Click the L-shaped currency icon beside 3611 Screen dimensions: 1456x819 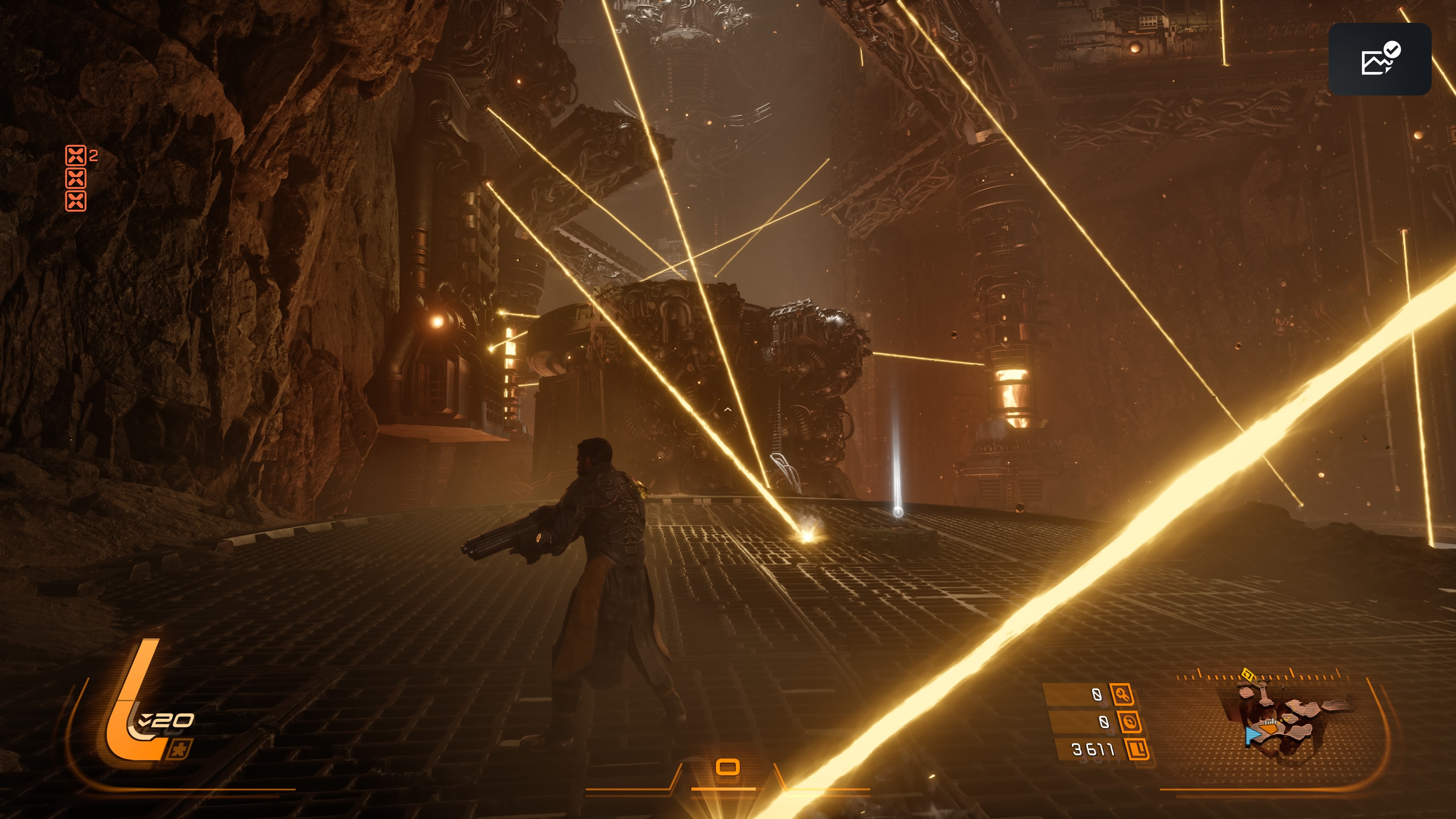point(1137,749)
